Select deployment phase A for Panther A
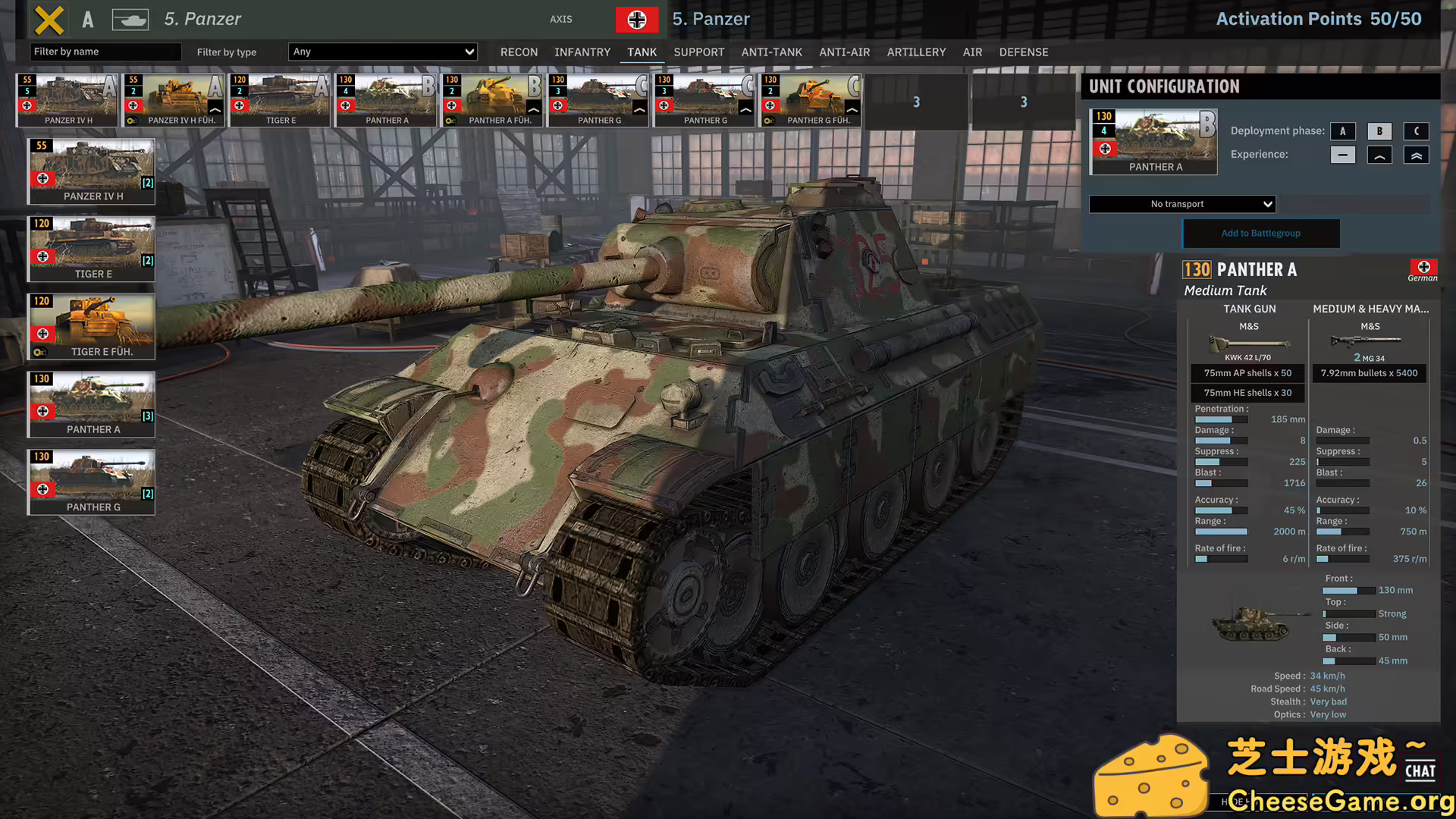 point(1343,131)
